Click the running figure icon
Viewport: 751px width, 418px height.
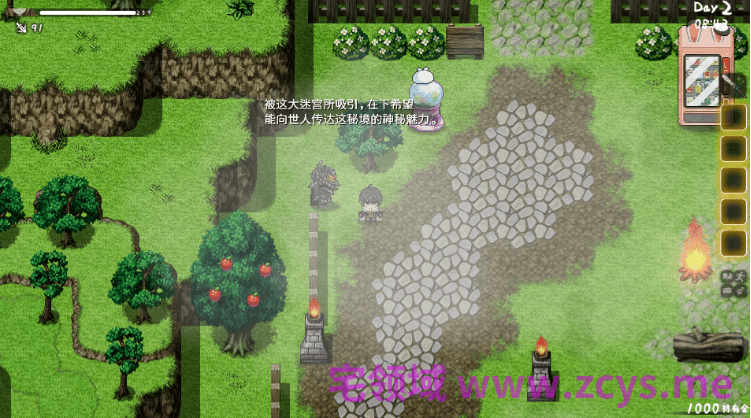[x=739, y=276]
